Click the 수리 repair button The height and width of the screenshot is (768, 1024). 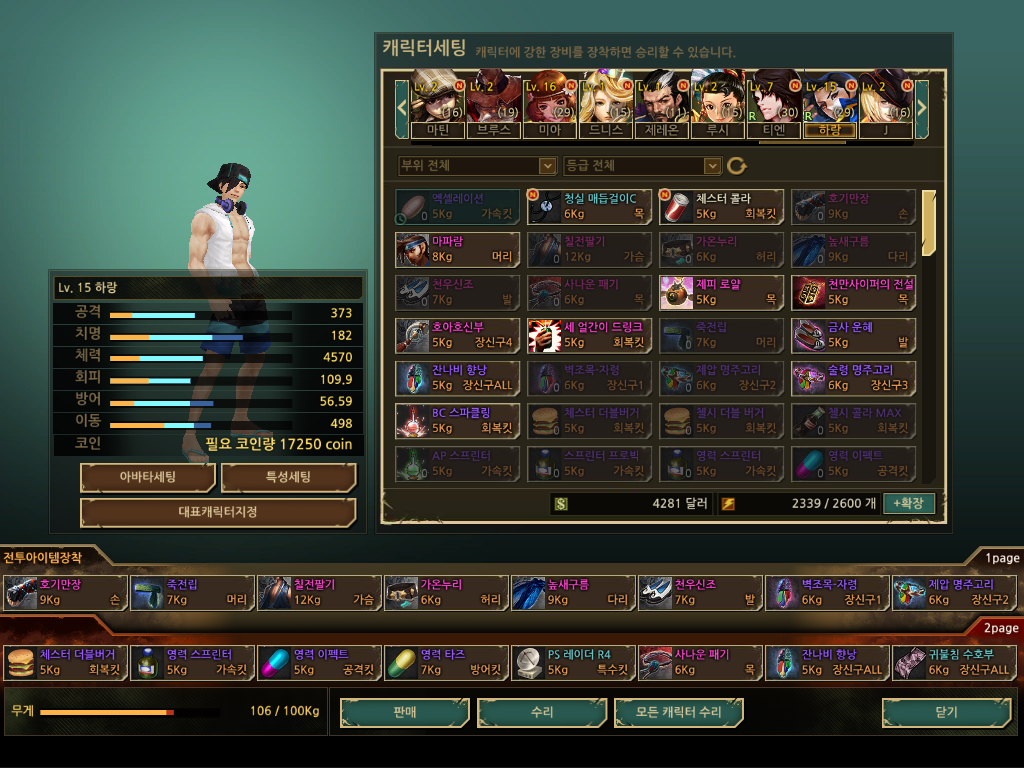(x=542, y=713)
